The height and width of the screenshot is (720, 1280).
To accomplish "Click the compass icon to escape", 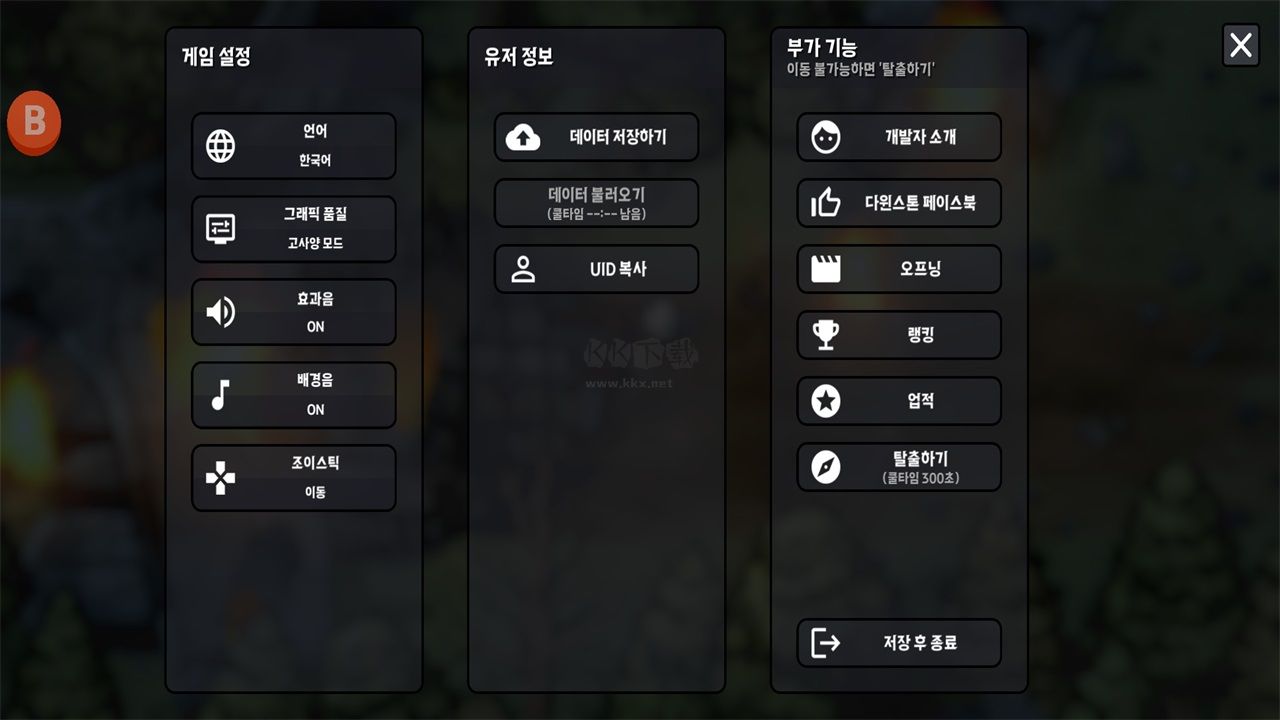I will tap(827, 465).
